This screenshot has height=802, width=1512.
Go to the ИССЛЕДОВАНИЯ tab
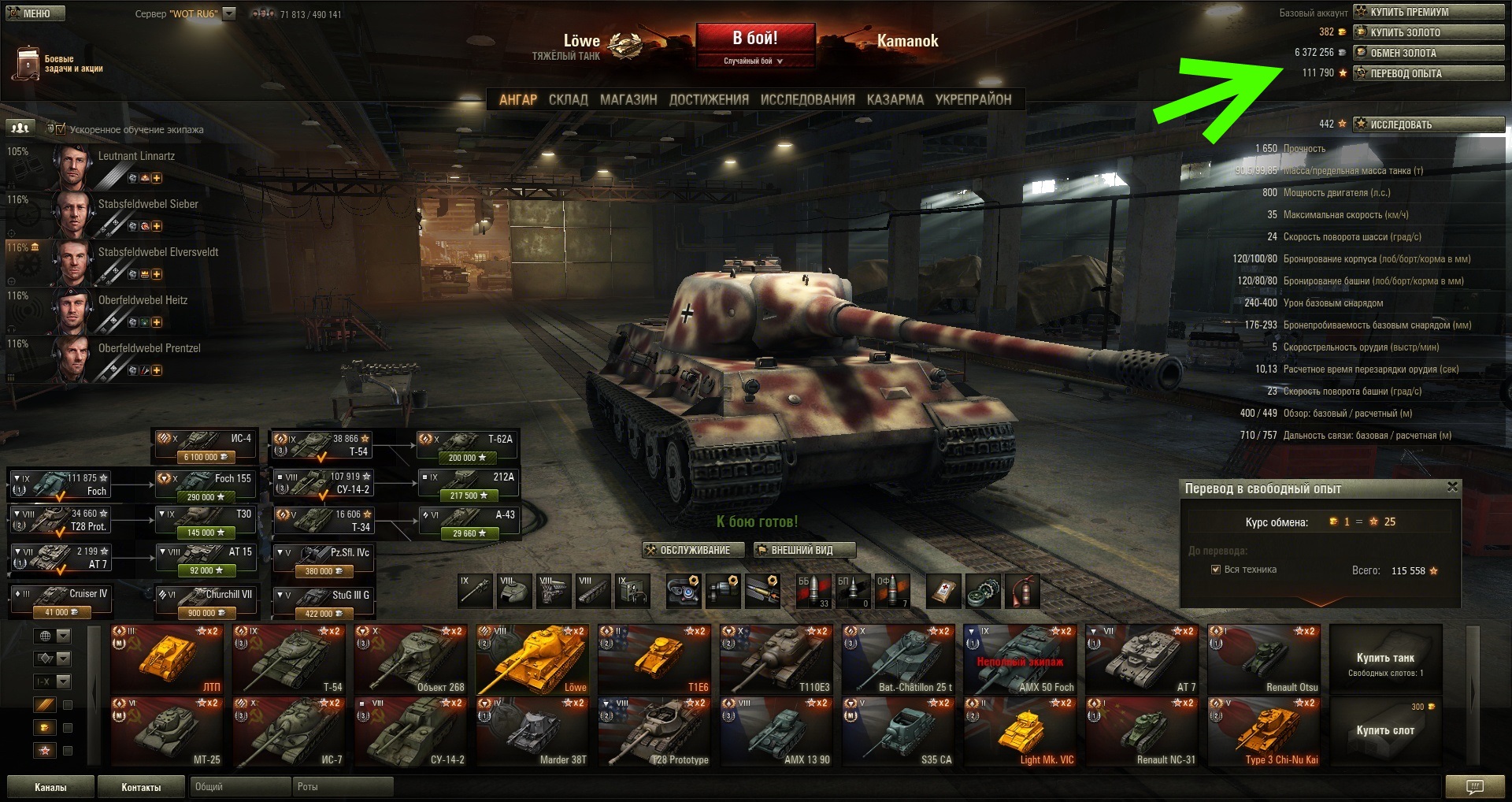tap(807, 100)
